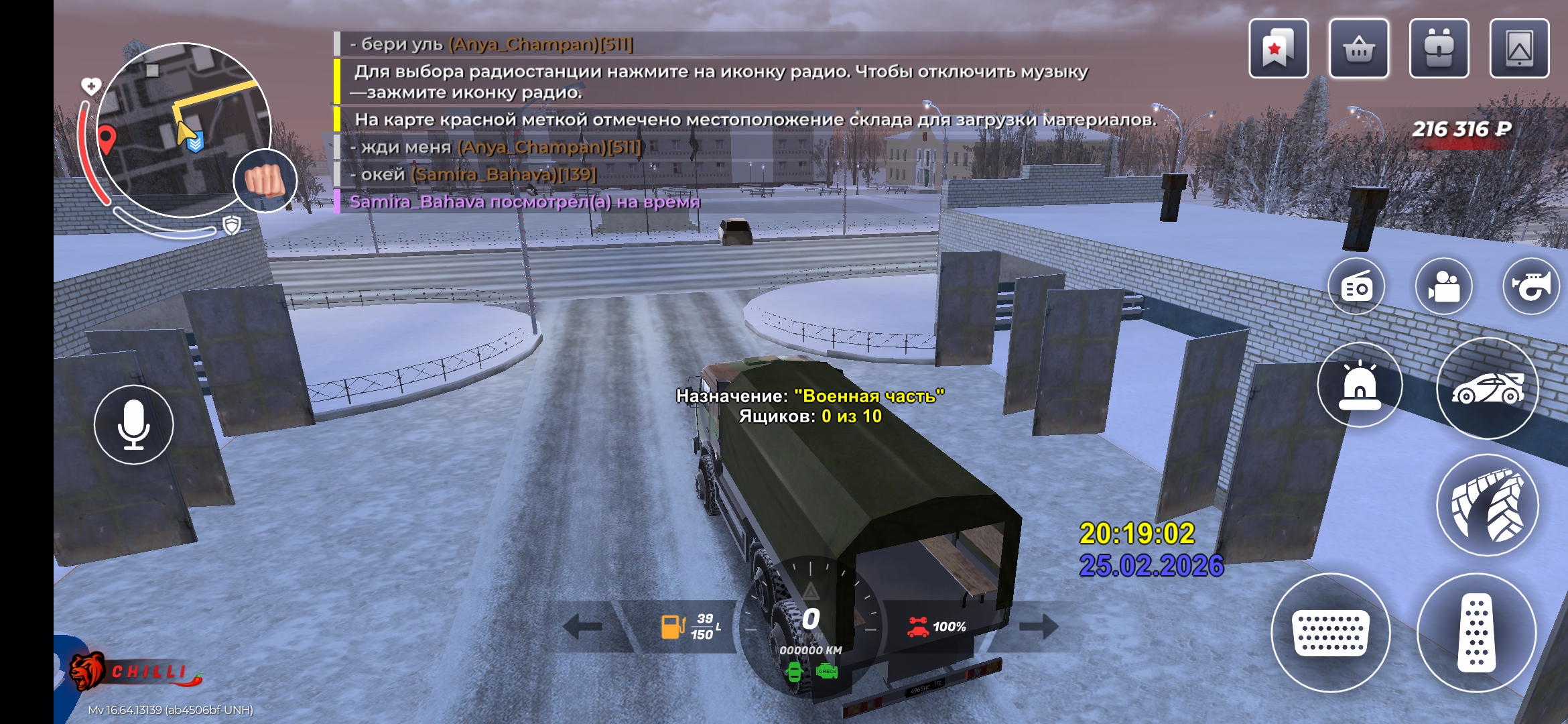Tap the red health plus icon
The image size is (1568, 724).
[x=91, y=86]
